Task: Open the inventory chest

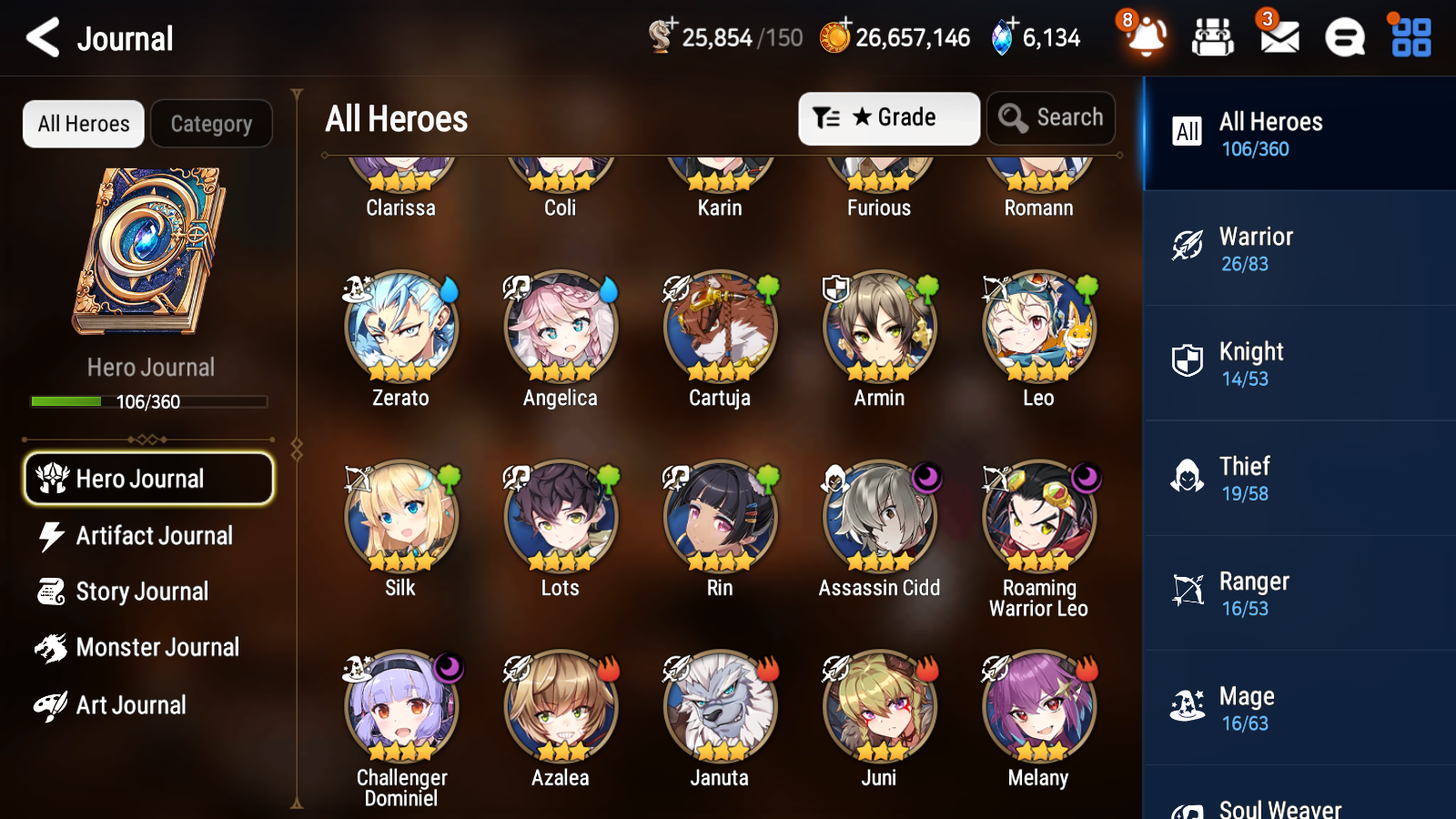Action: (1213, 38)
